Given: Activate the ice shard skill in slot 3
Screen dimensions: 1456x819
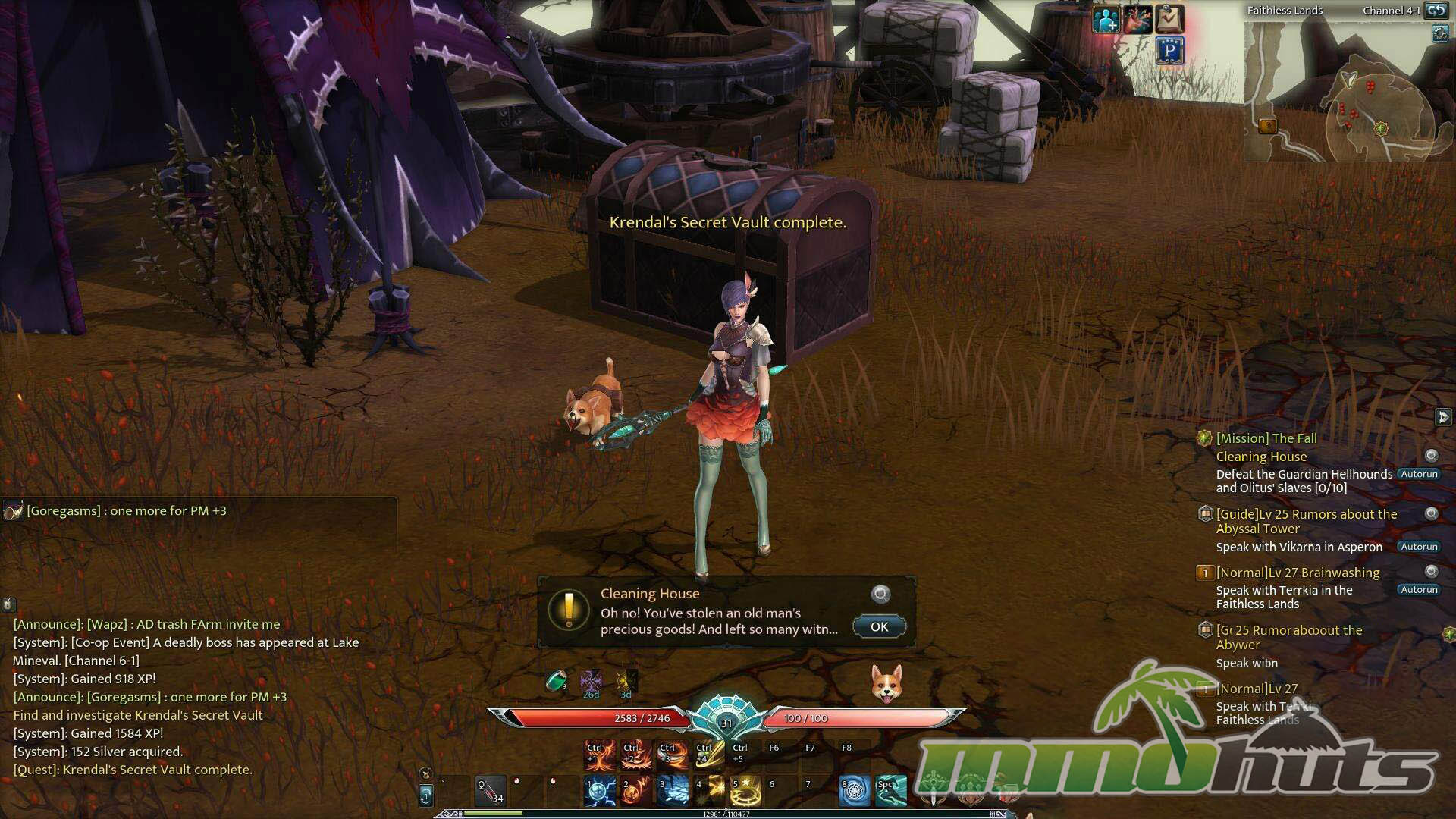Looking at the screenshot, I should click(673, 790).
